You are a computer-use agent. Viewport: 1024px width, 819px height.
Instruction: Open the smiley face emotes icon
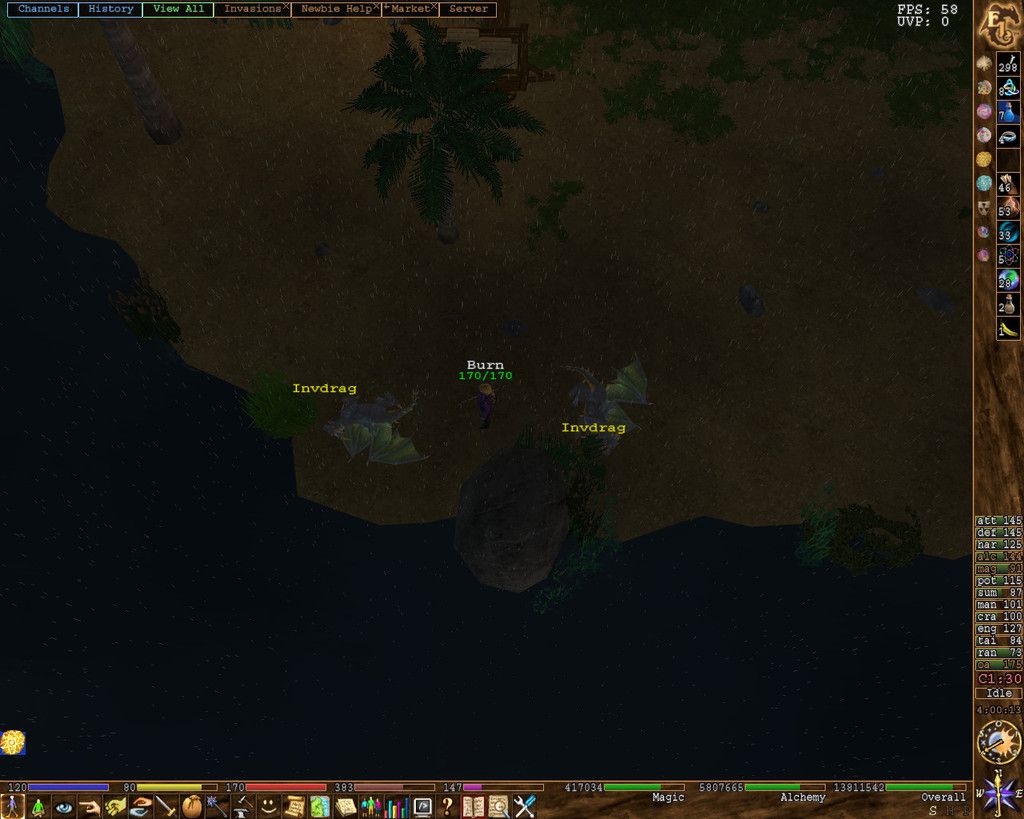269,807
